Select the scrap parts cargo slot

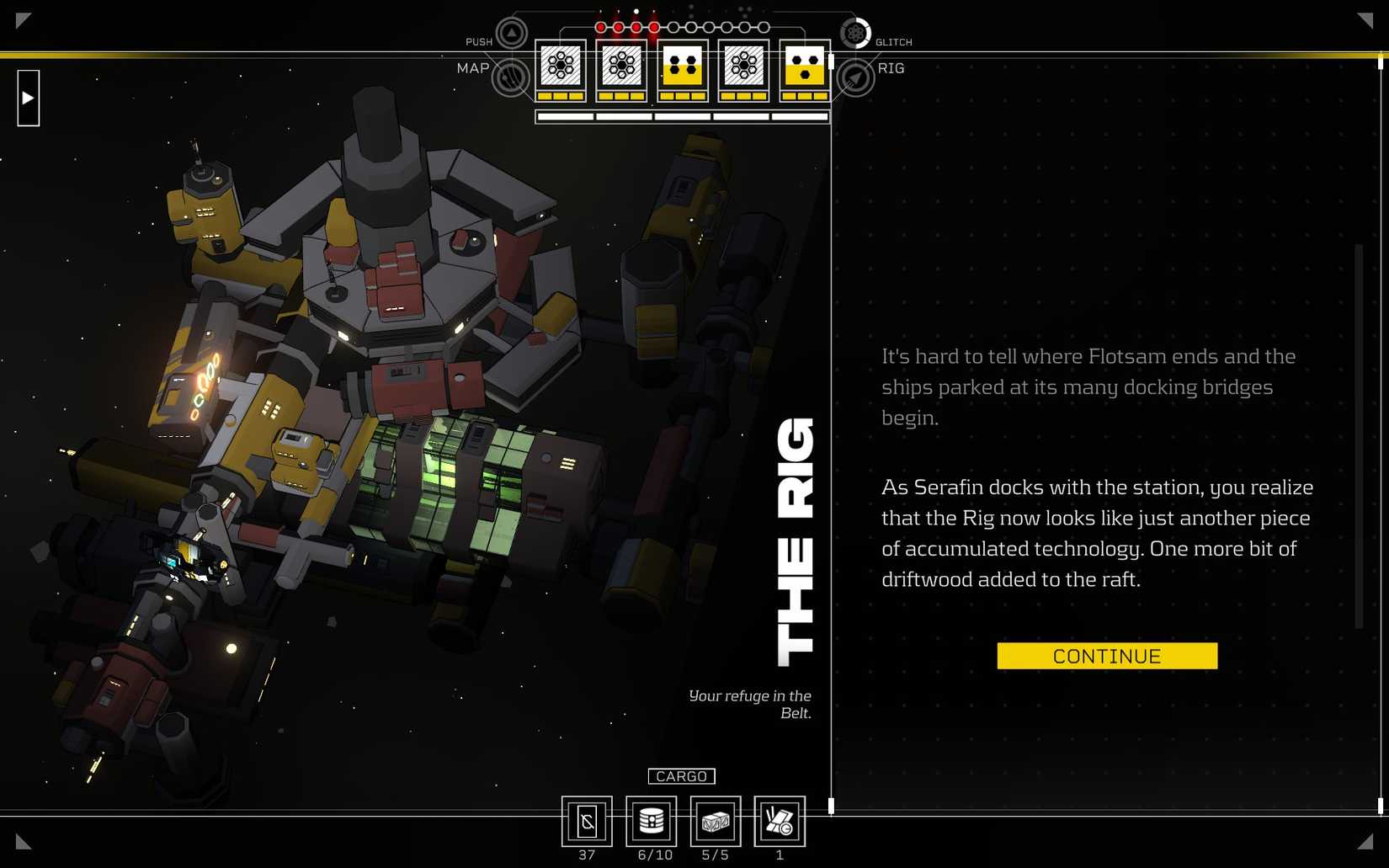(x=780, y=821)
